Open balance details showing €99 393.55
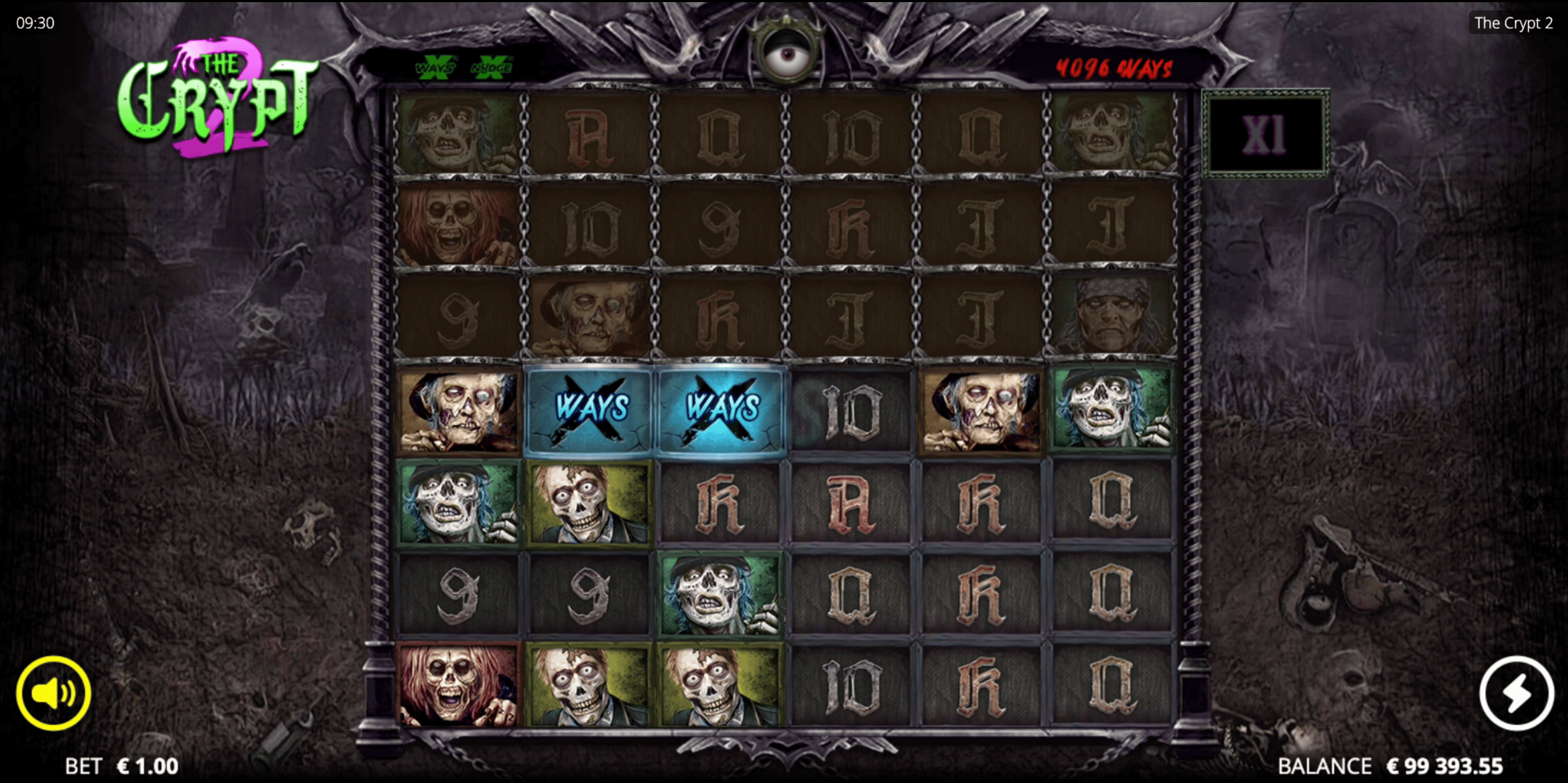This screenshot has width=1568, height=783. [x=1429, y=765]
